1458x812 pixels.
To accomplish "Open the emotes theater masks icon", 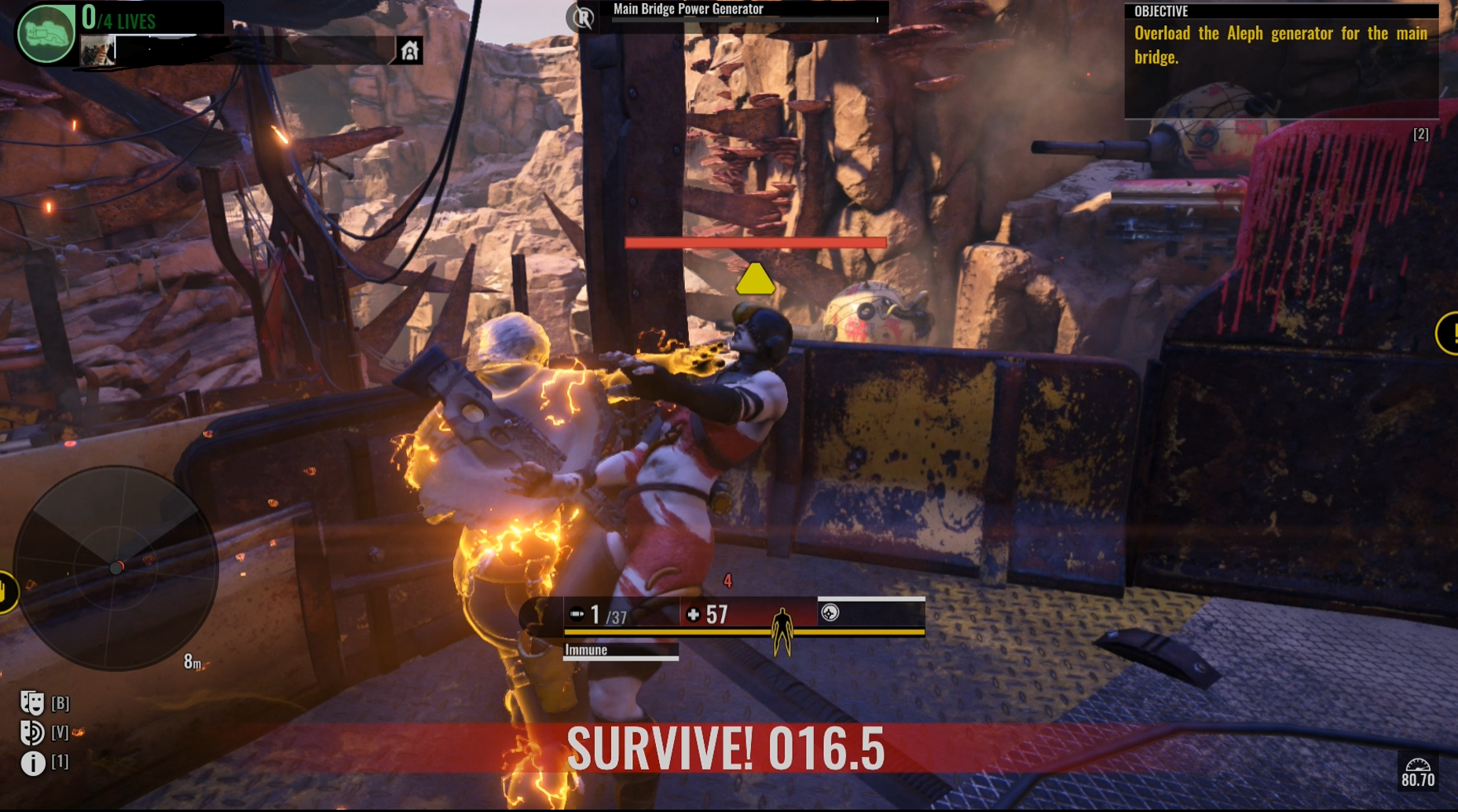I will [x=32, y=702].
